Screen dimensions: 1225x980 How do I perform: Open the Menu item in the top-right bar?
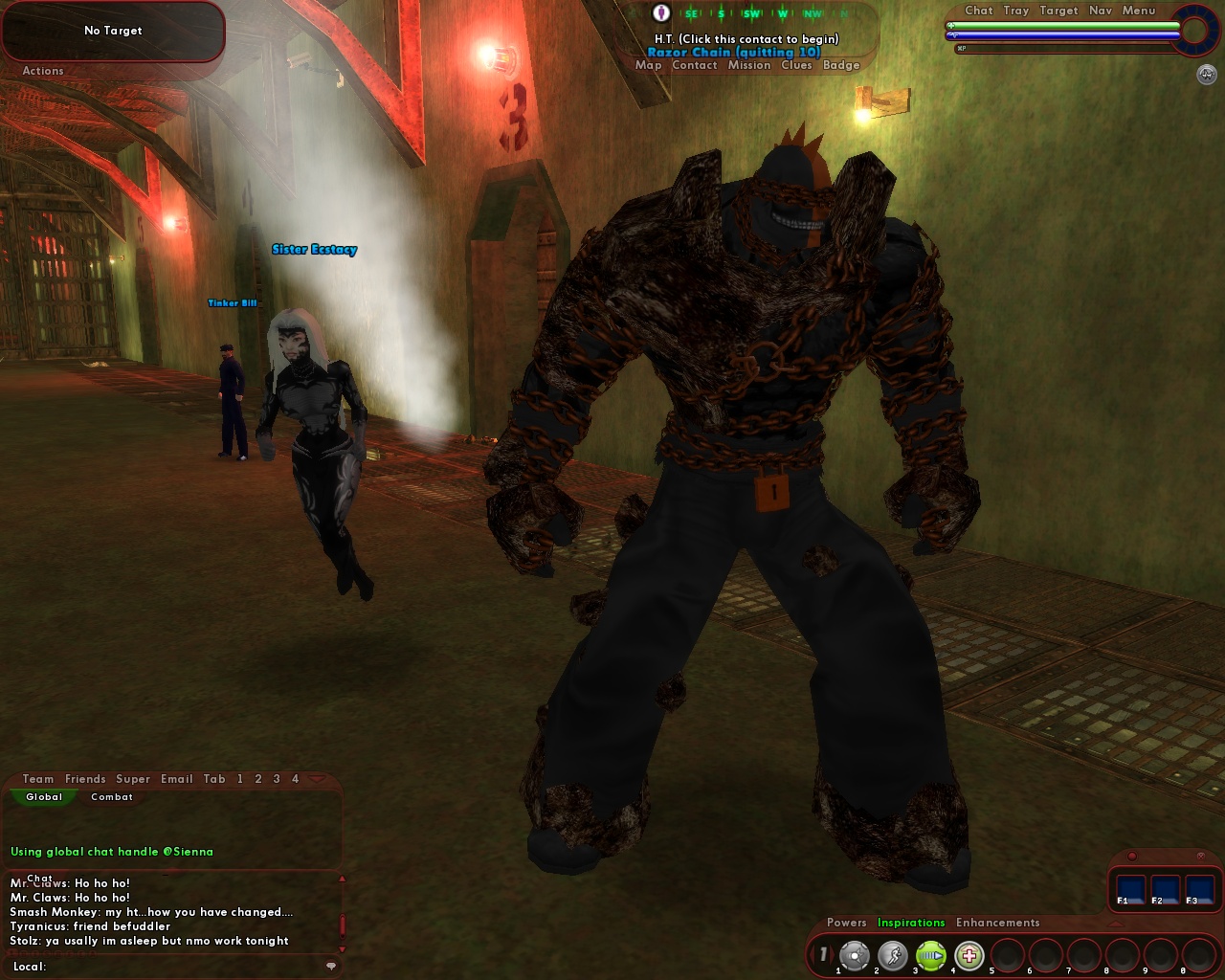[1139, 11]
